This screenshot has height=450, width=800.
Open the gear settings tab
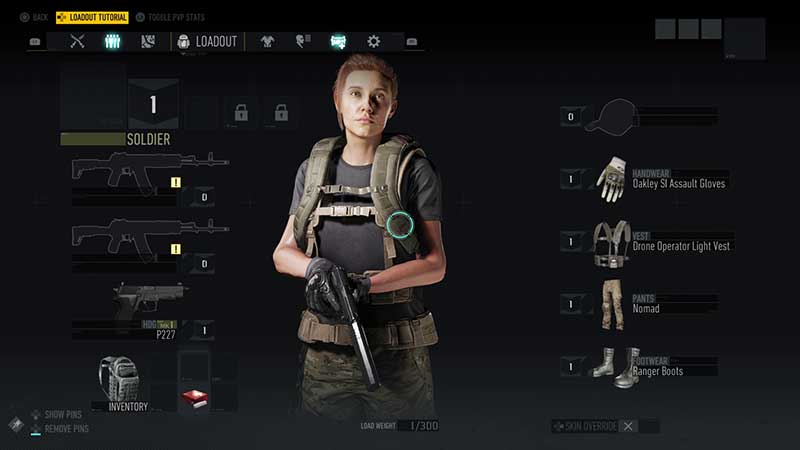pyautogui.click(x=373, y=41)
